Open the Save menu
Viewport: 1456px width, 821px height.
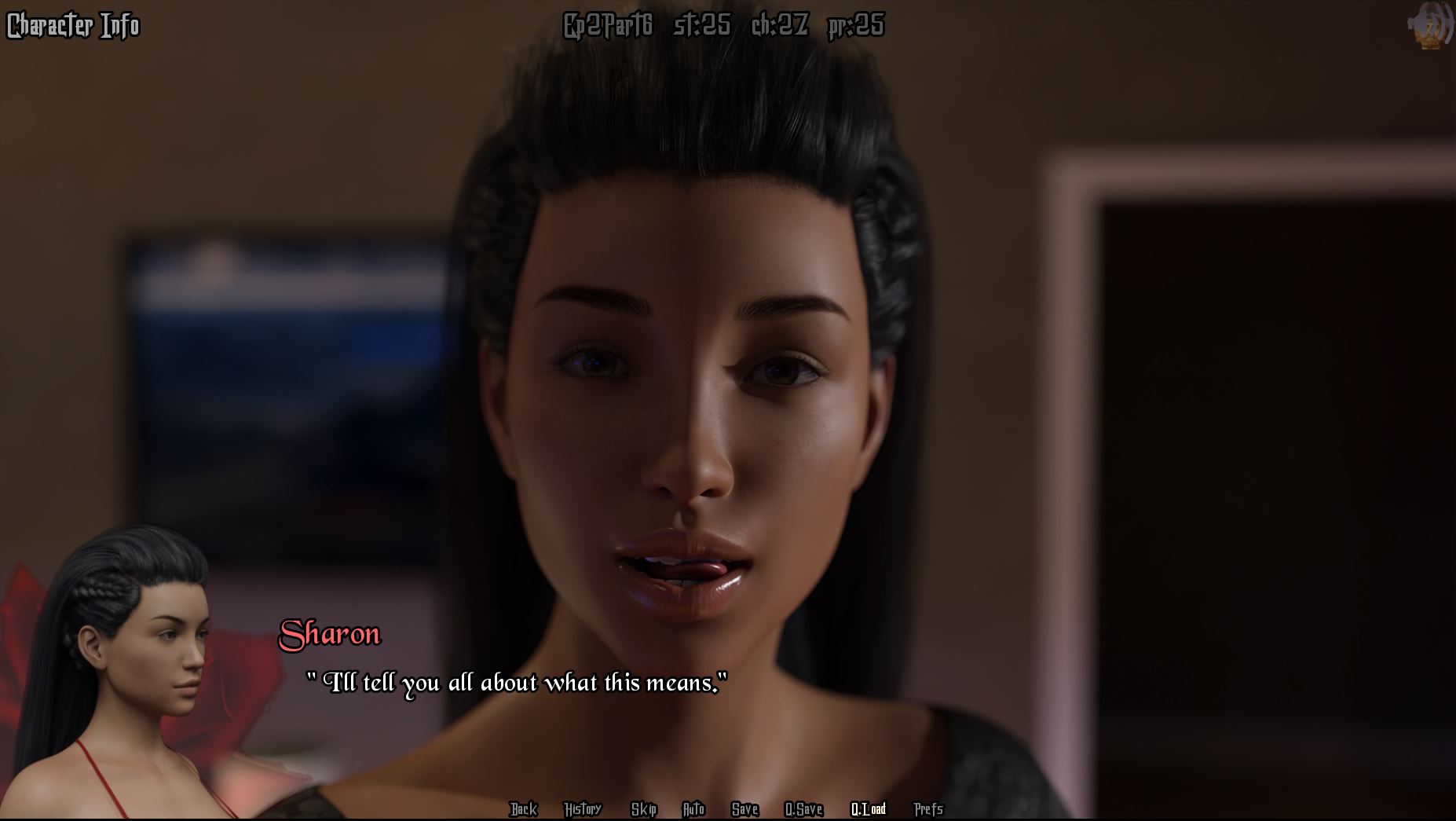pyautogui.click(x=744, y=808)
